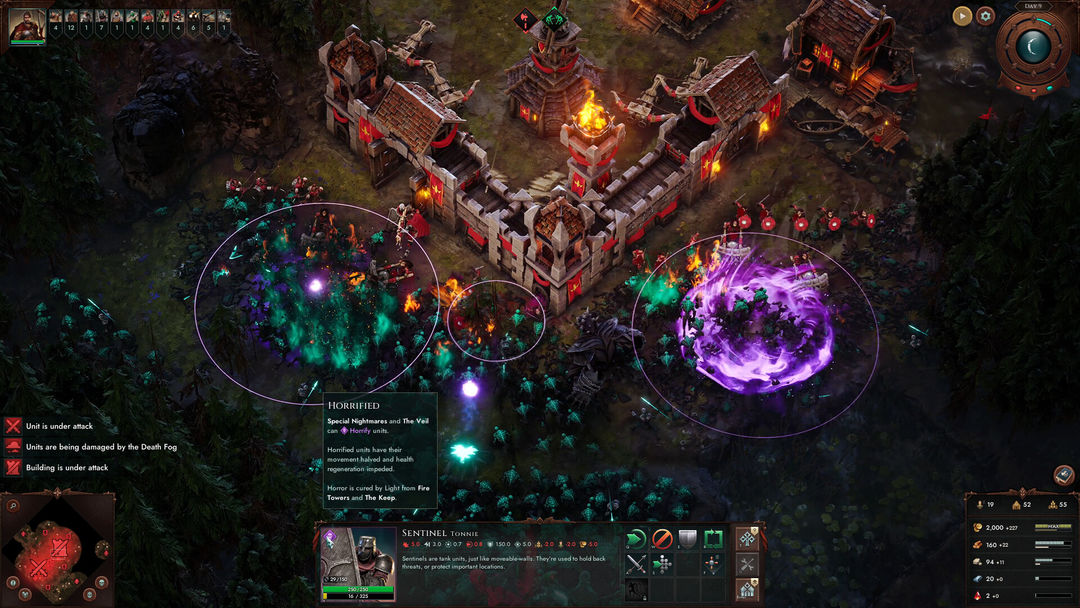This screenshot has width=1080, height=608.
Task: Click the formation move command icon
Action: click(661, 565)
